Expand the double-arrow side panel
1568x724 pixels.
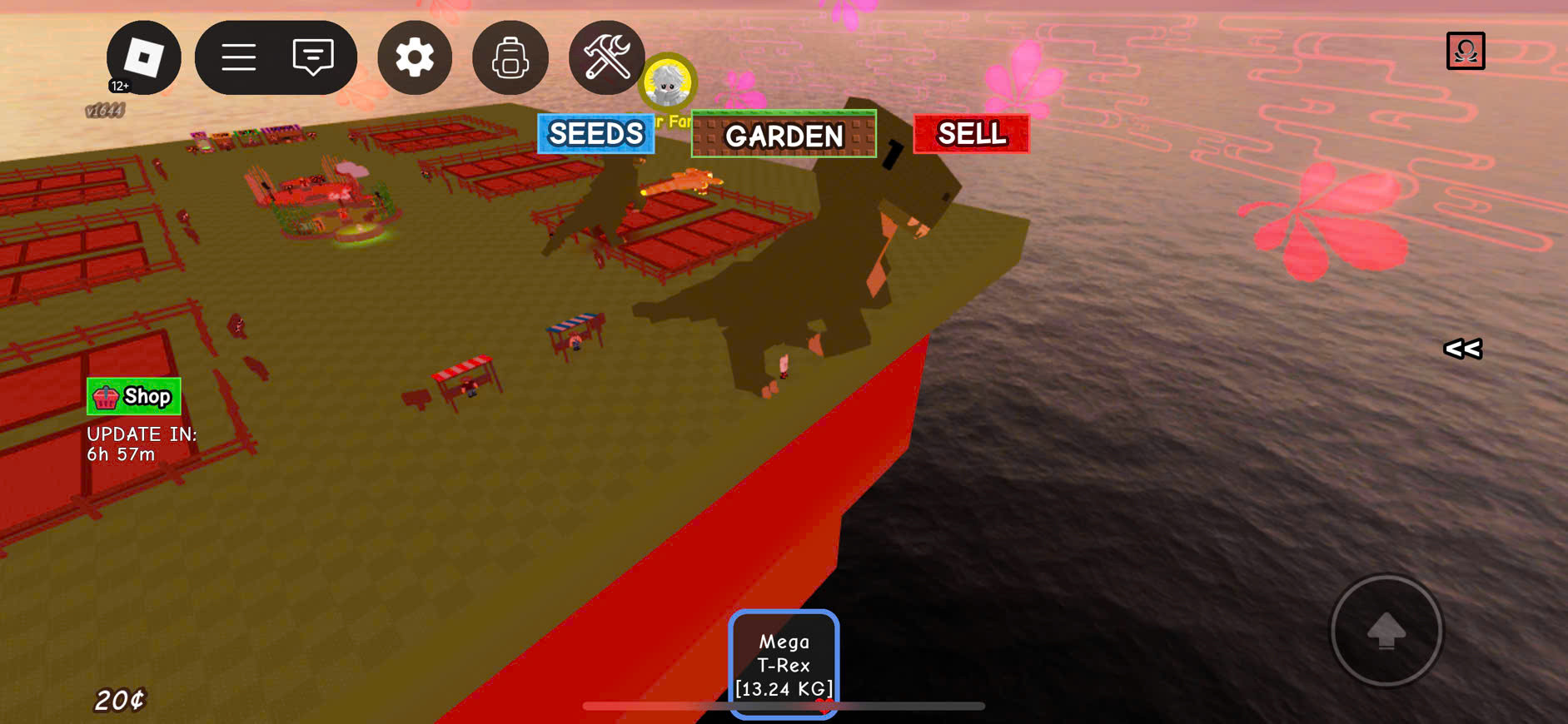(1462, 349)
